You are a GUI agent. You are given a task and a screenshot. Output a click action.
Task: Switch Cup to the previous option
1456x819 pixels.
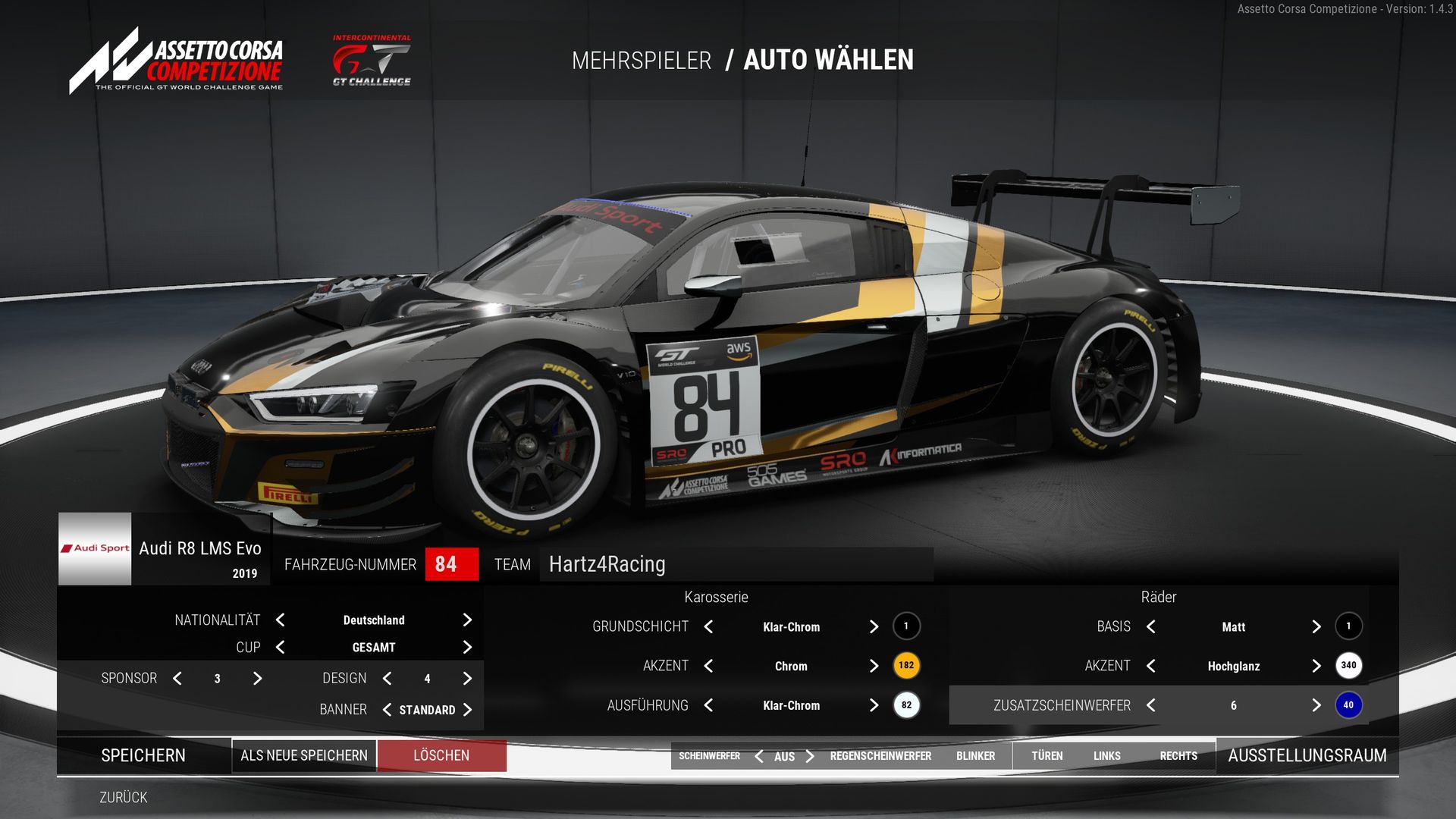(281, 648)
